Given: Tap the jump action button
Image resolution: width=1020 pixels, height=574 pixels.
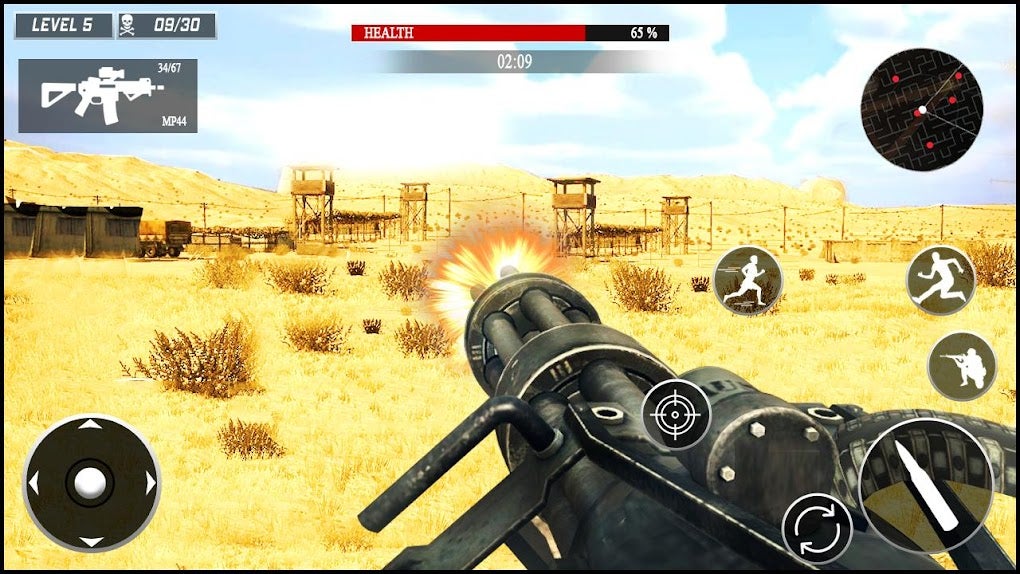Looking at the screenshot, I should point(940,280).
